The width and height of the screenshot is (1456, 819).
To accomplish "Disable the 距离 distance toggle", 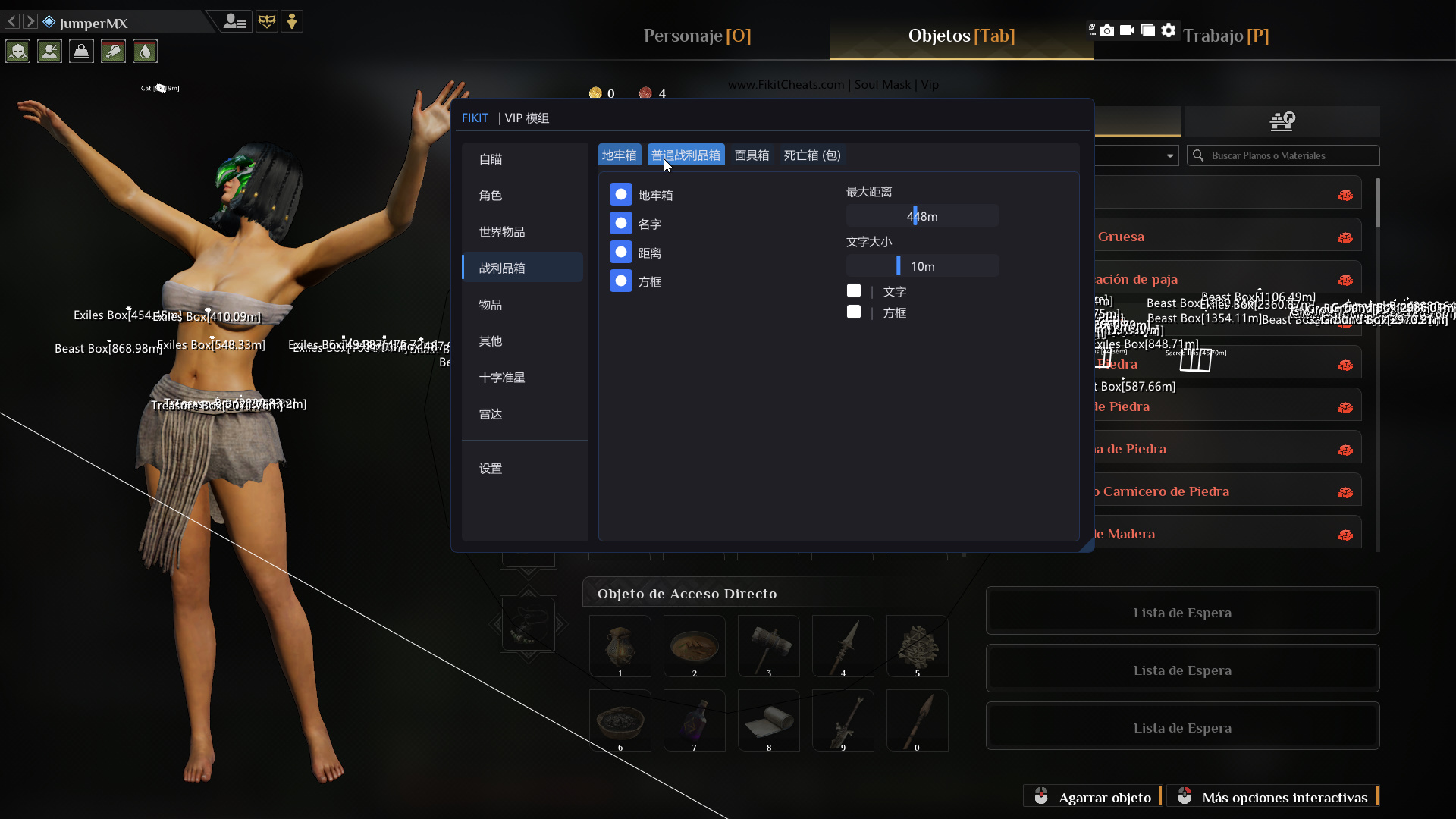I will 621,252.
